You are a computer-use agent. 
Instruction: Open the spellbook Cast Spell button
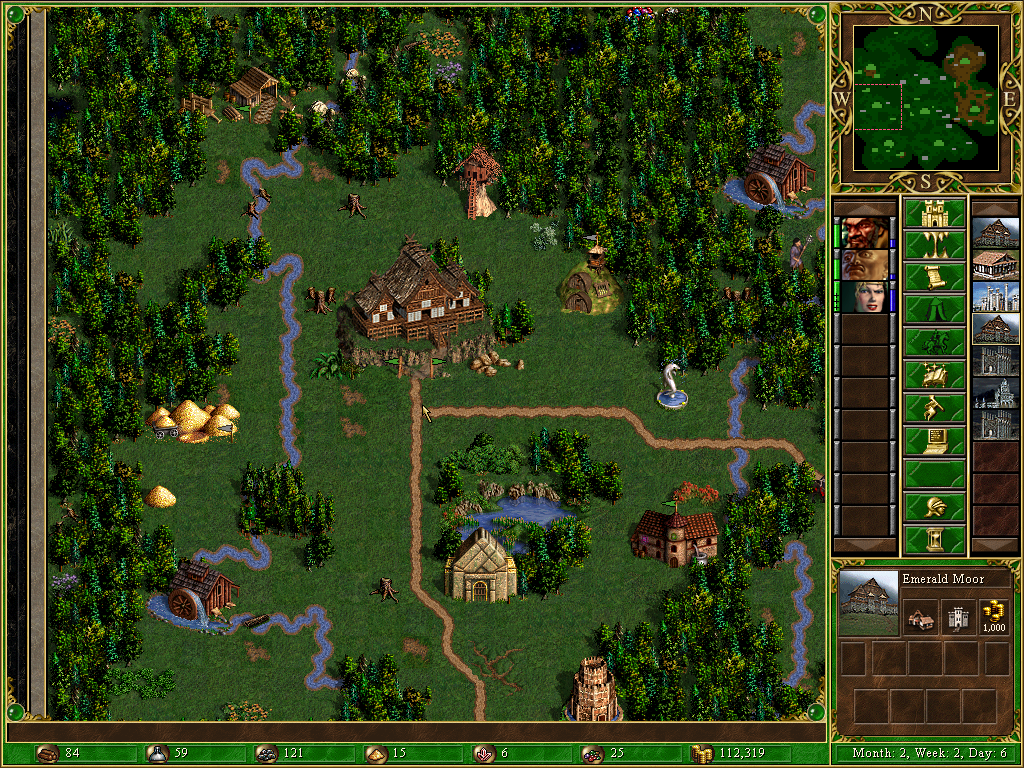934,375
